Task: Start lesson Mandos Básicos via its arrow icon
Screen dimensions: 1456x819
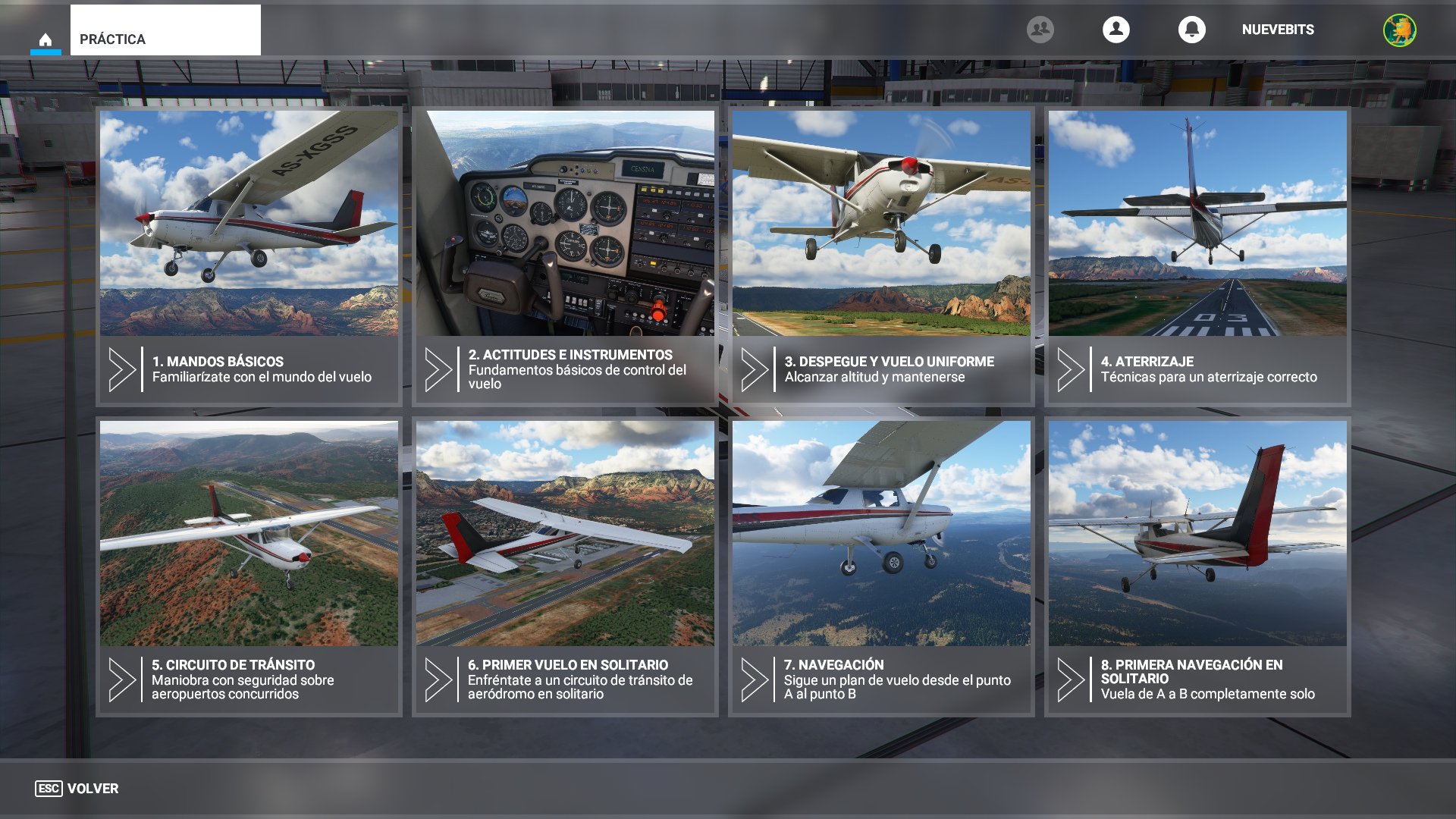Action: tap(121, 368)
